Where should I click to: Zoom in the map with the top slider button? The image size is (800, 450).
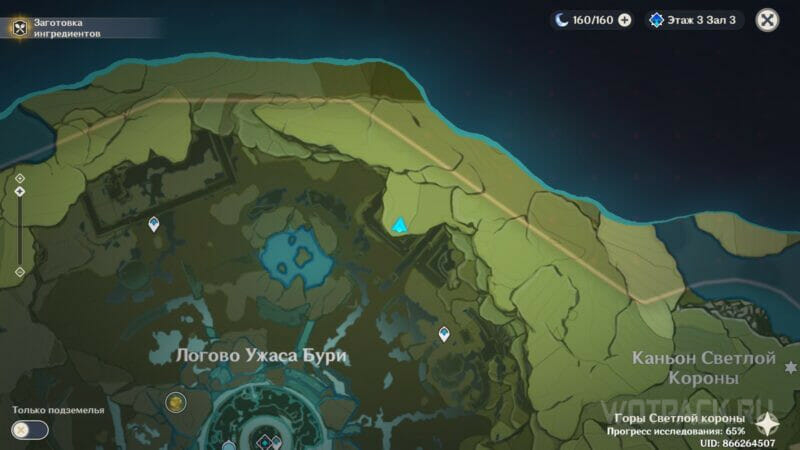click(20, 178)
